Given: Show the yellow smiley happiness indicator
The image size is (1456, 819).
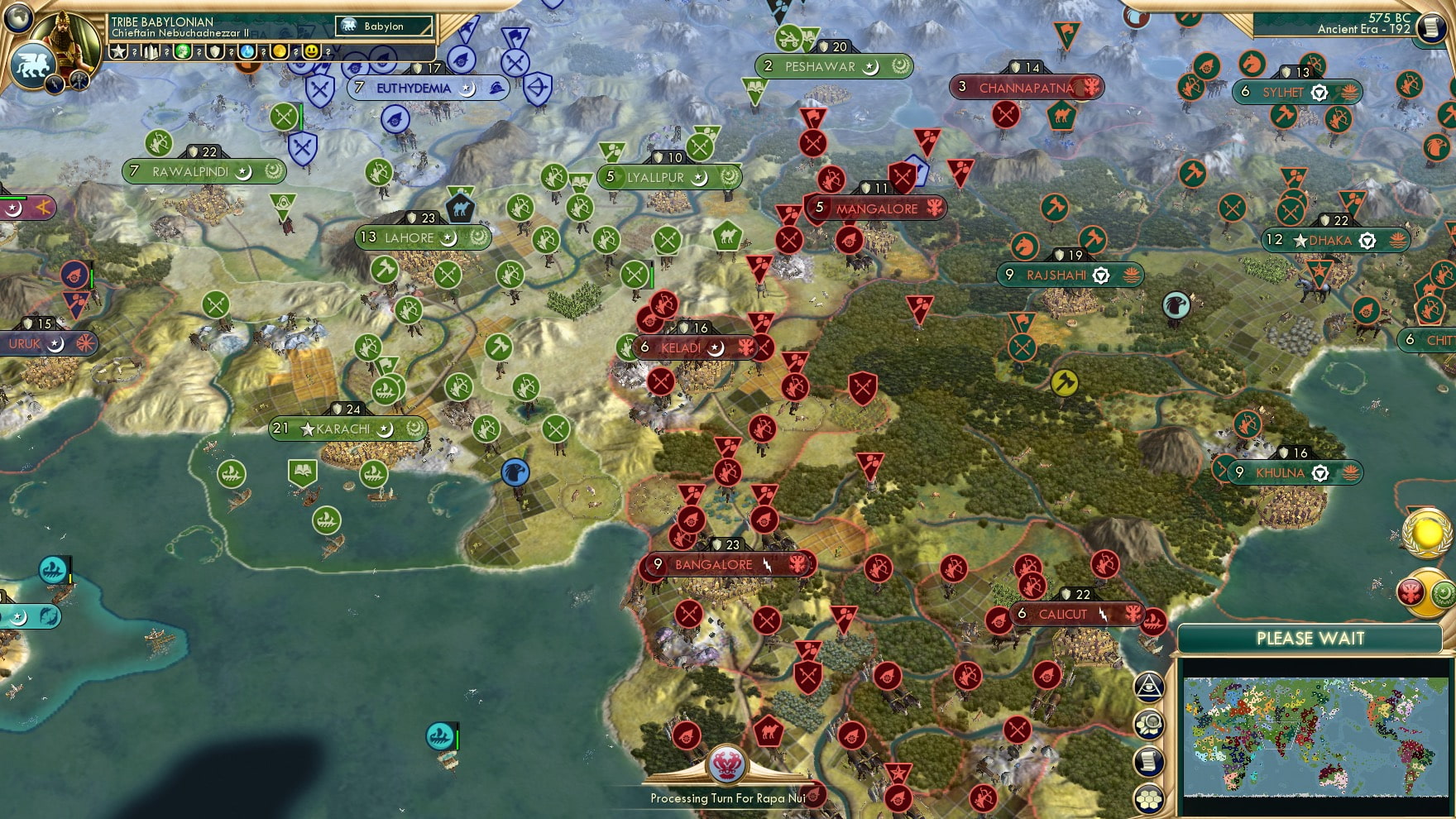Looking at the screenshot, I should pos(311,51).
